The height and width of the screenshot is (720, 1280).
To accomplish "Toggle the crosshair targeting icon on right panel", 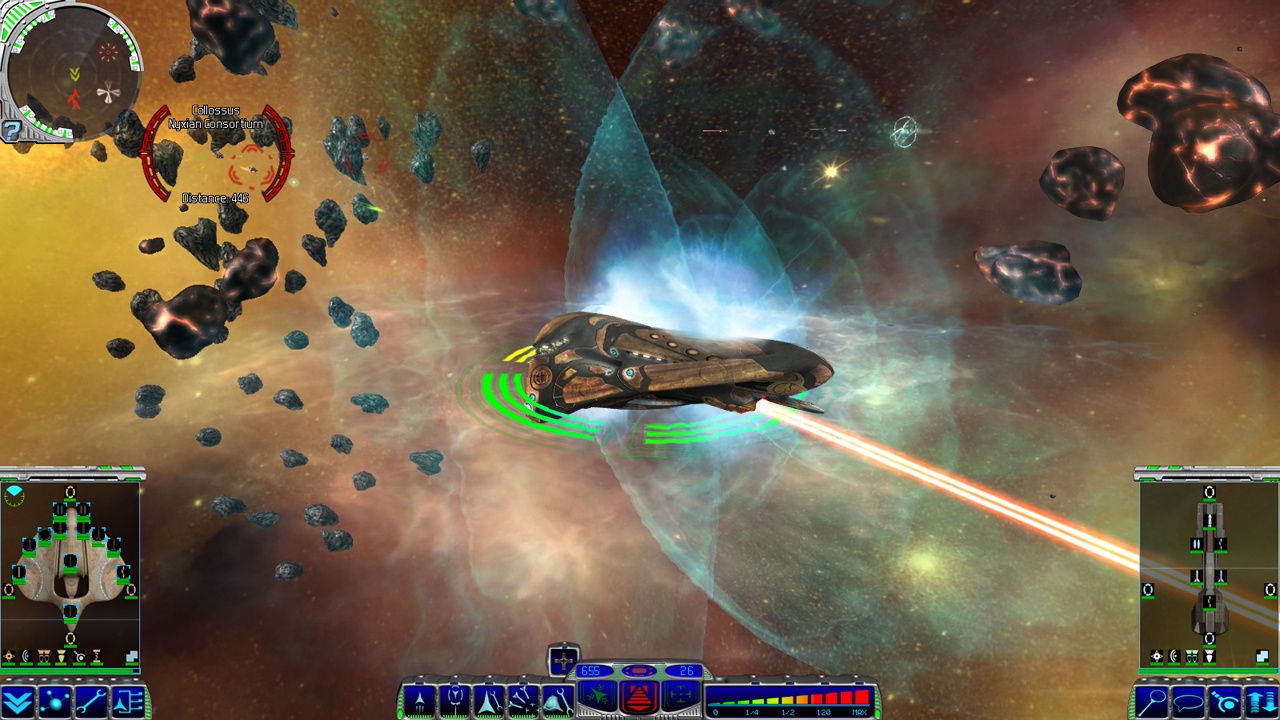I will coord(1157,657).
